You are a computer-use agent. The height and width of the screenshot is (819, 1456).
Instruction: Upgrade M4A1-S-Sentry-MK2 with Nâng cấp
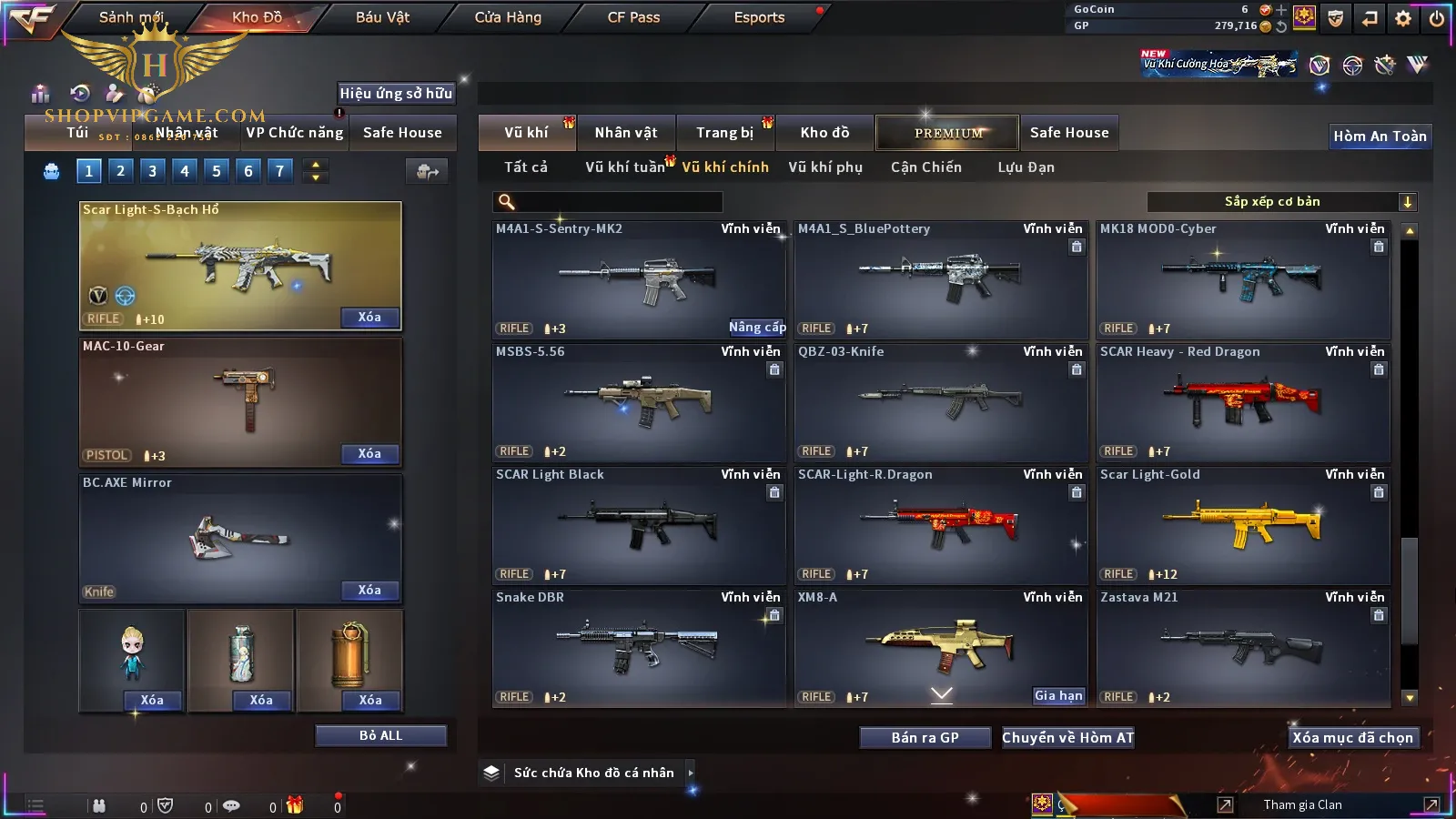[x=757, y=328]
